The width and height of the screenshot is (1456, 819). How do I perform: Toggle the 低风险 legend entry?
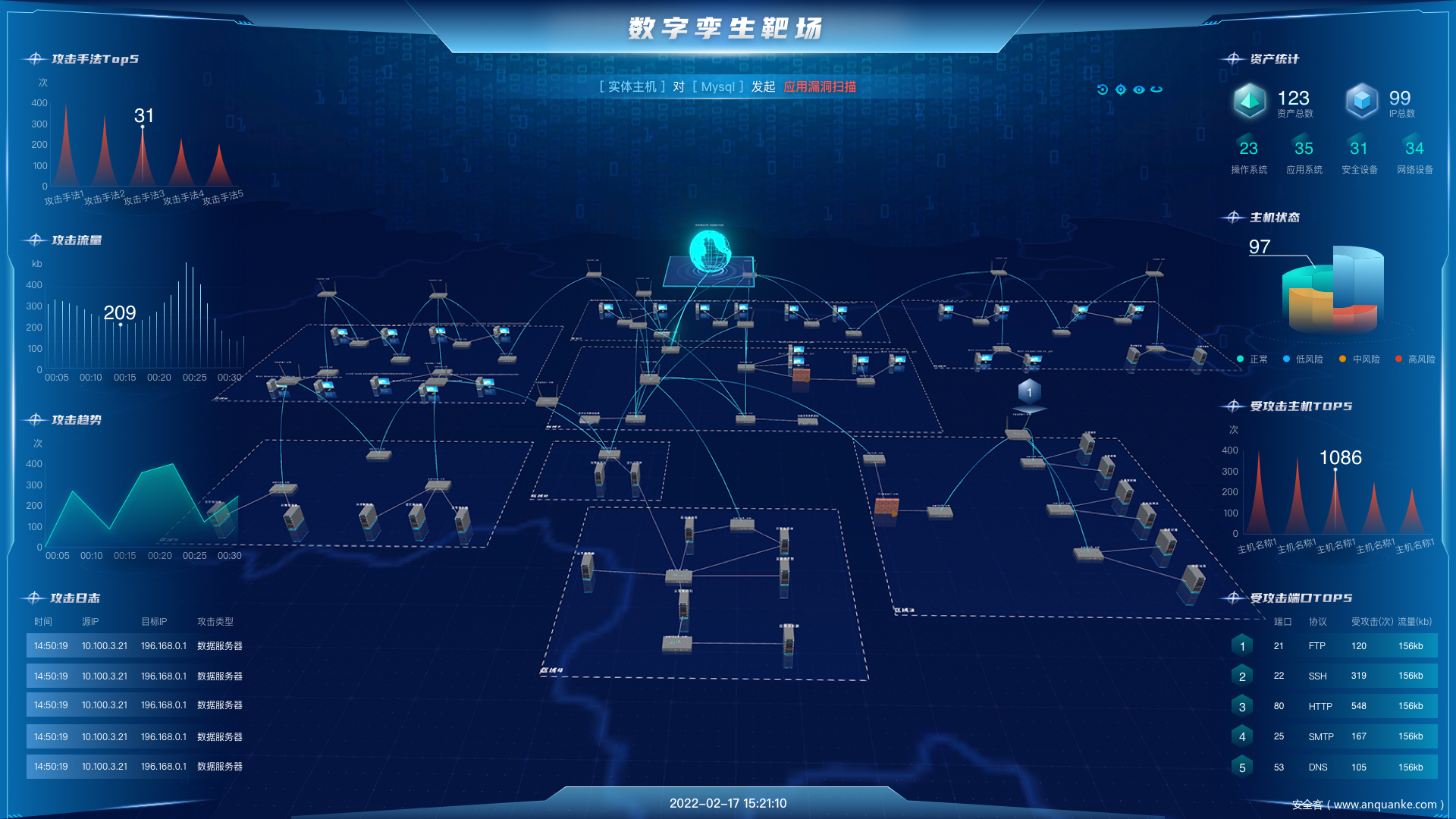(x=1304, y=359)
